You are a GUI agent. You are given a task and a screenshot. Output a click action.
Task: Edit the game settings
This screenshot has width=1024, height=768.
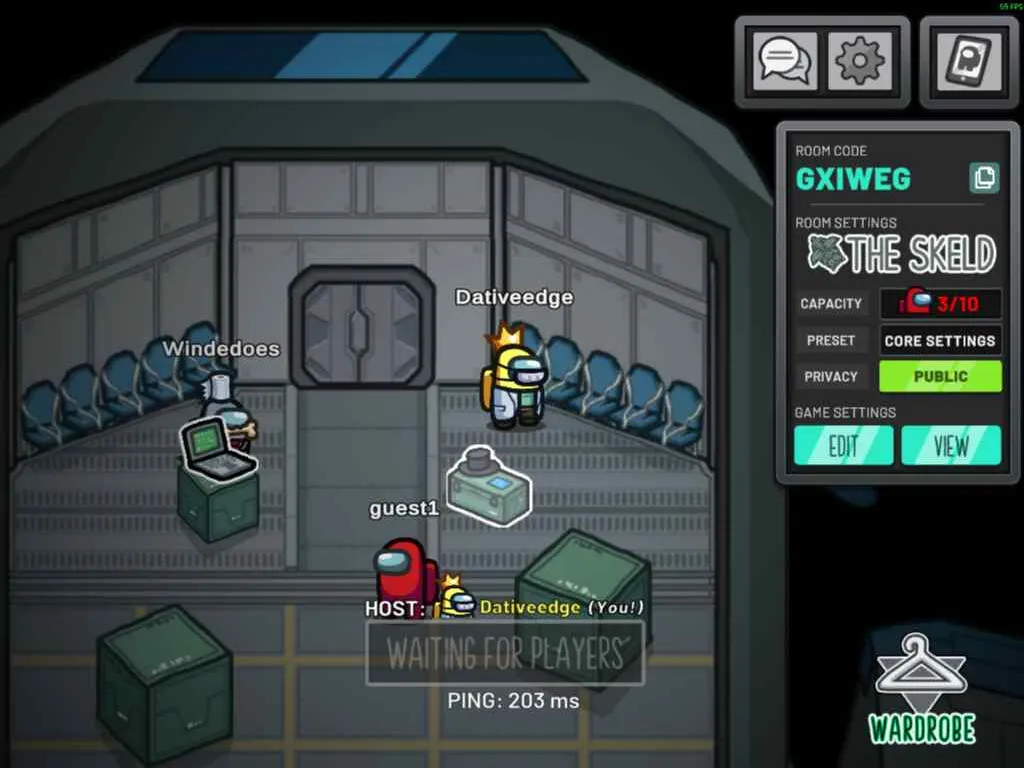[844, 446]
